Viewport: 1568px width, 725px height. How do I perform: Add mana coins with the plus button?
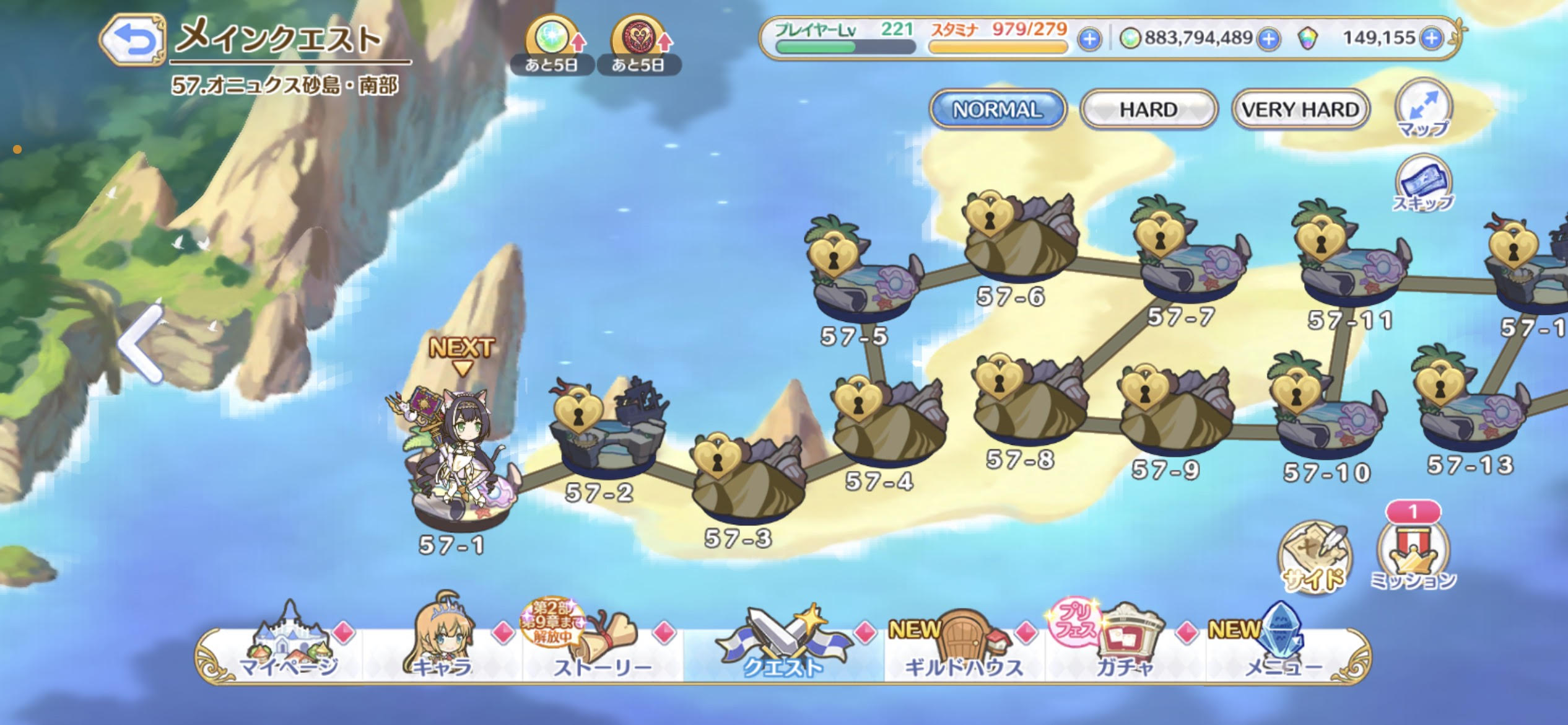tap(1269, 40)
